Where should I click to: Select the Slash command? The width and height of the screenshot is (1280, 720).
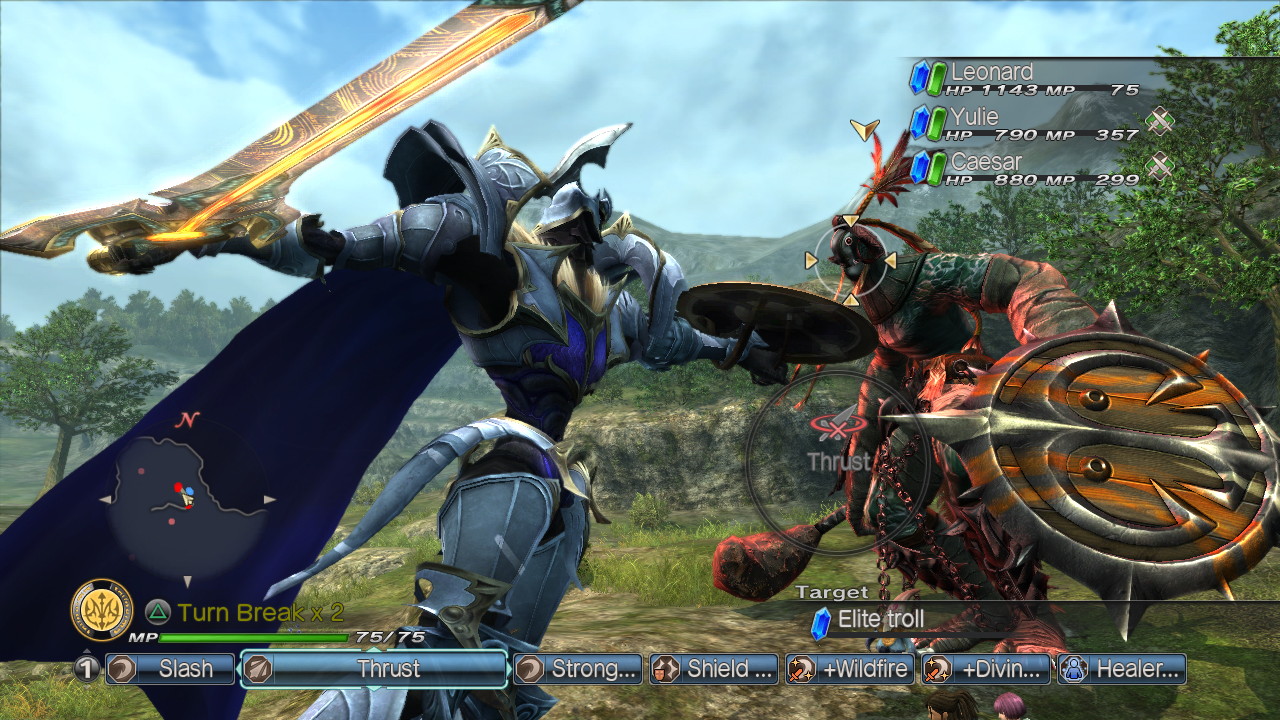pos(170,669)
